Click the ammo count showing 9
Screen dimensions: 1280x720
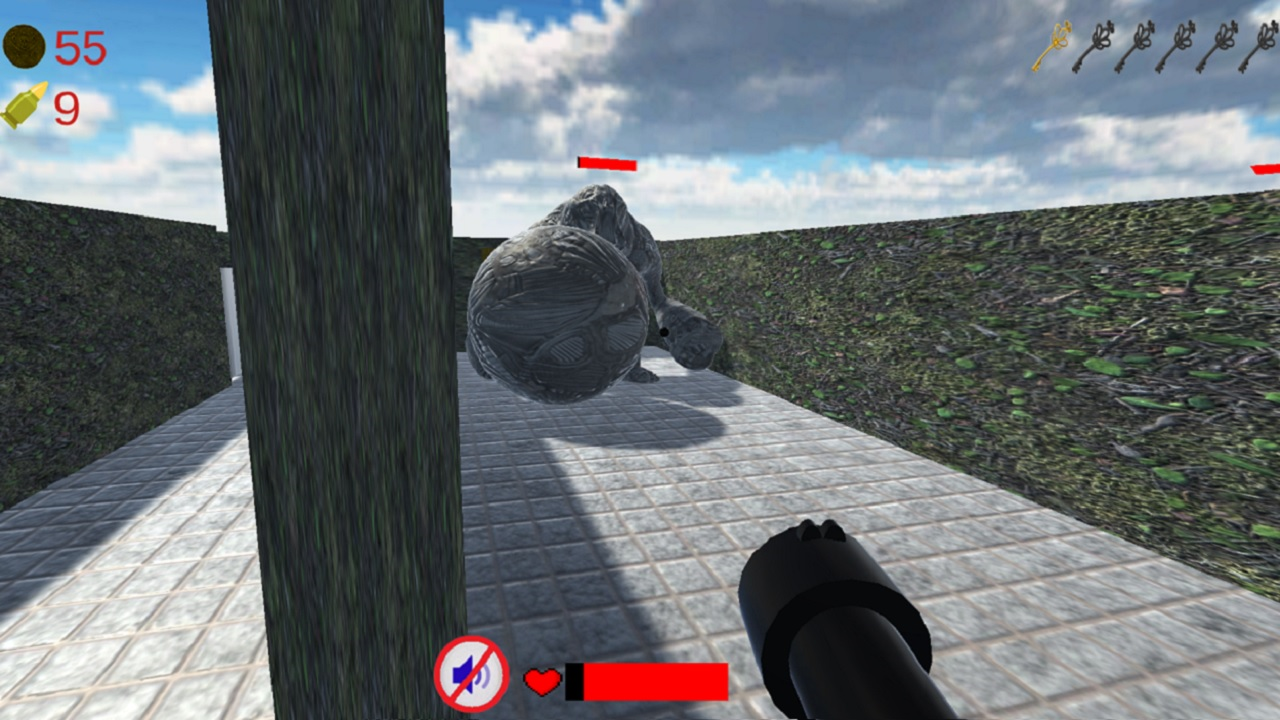[x=66, y=110]
